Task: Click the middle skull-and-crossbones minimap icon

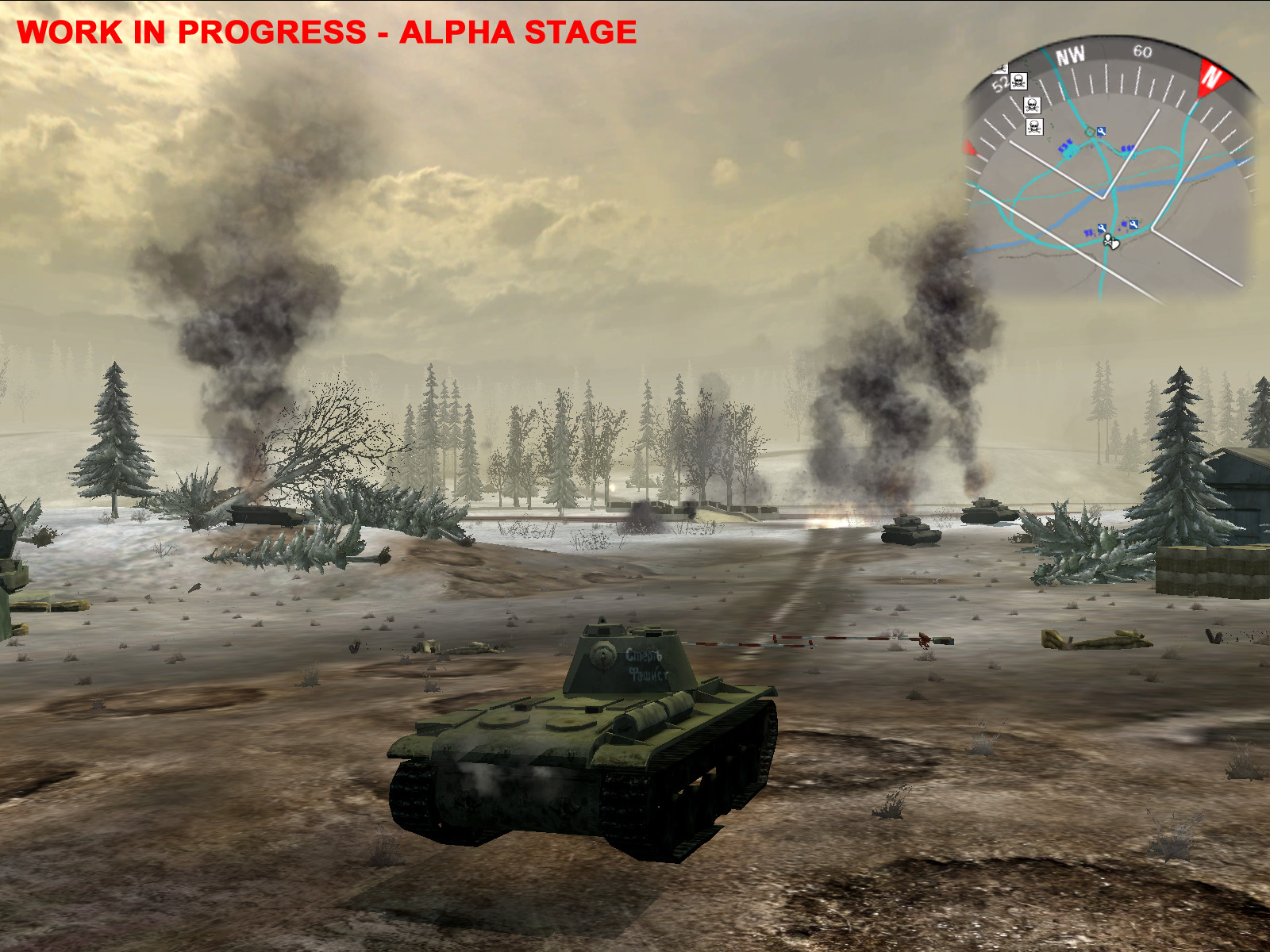Action: [x=1032, y=106]
